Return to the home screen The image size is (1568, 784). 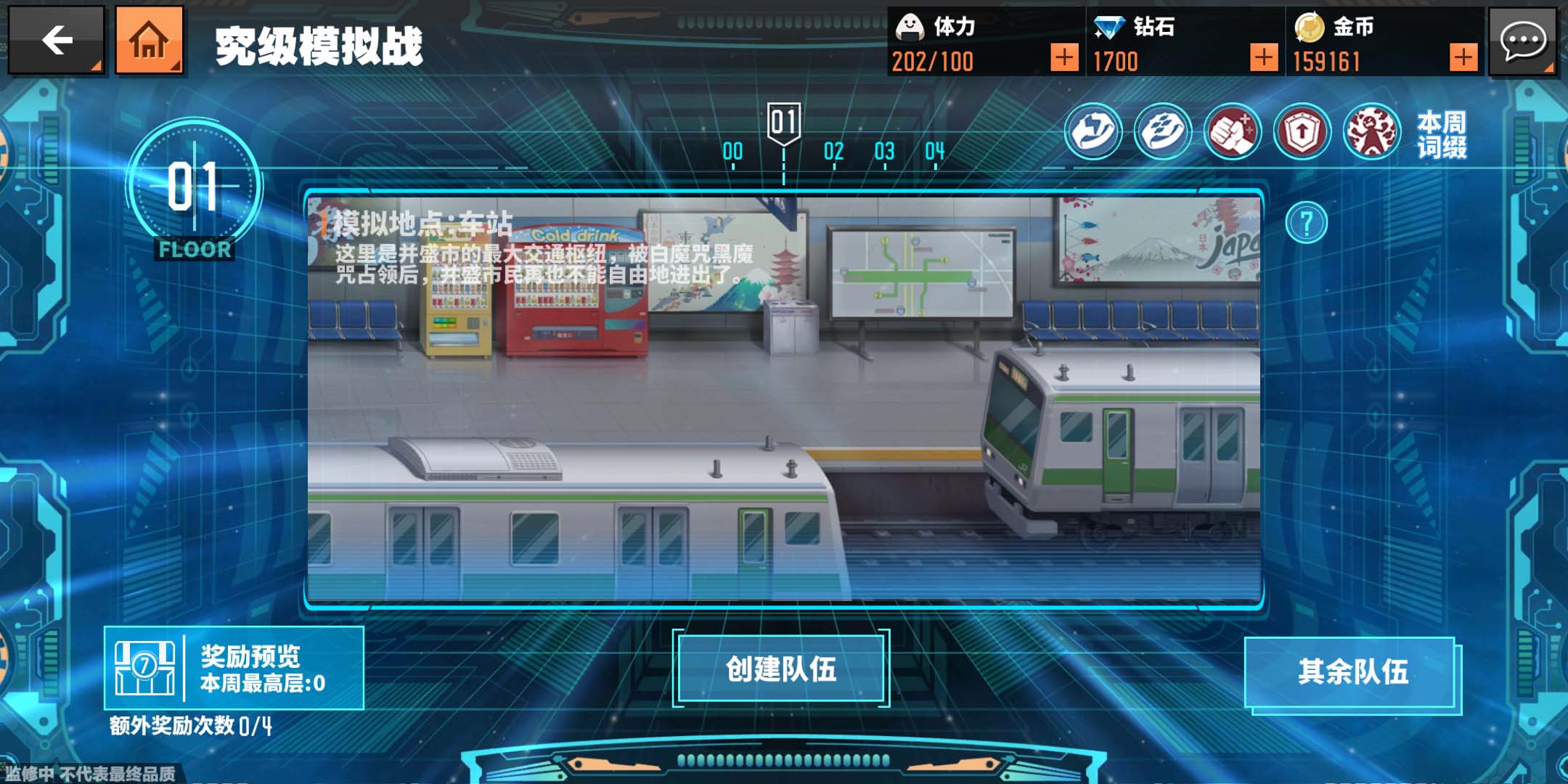(x=149, y=41)
